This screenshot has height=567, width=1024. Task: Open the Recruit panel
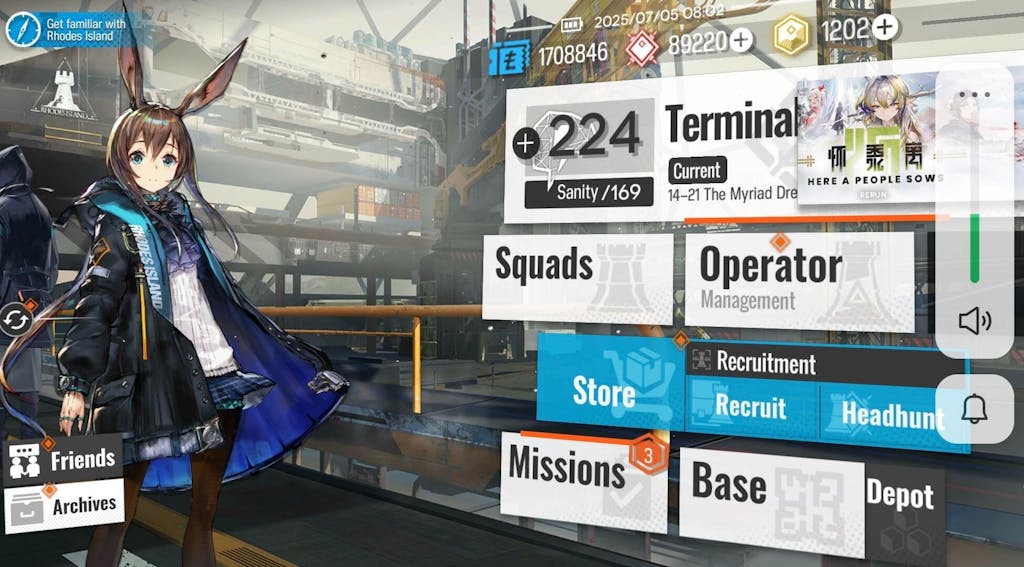[750, 408]
